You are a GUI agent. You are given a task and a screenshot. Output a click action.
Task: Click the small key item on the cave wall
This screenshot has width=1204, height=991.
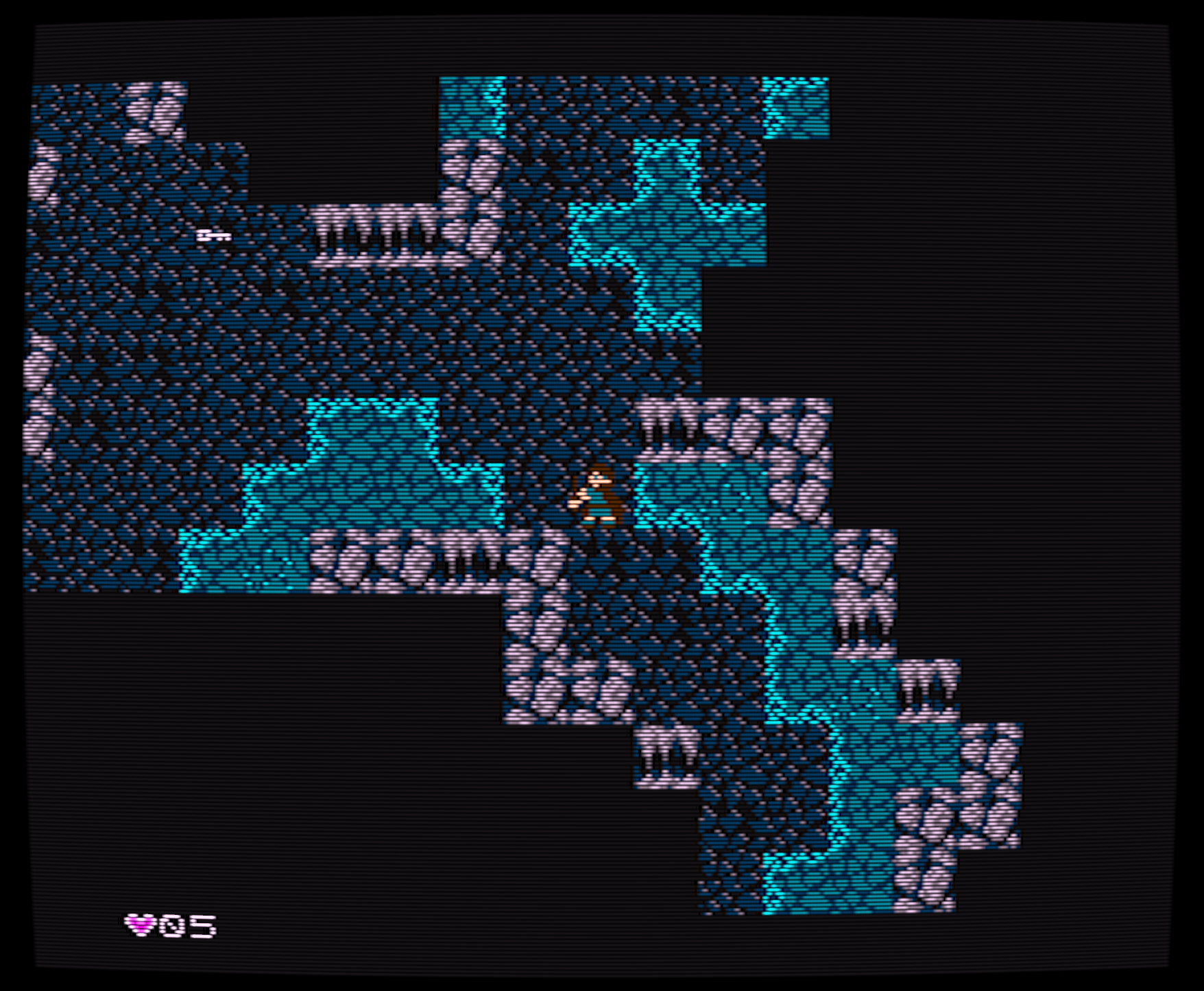[213, 235]
